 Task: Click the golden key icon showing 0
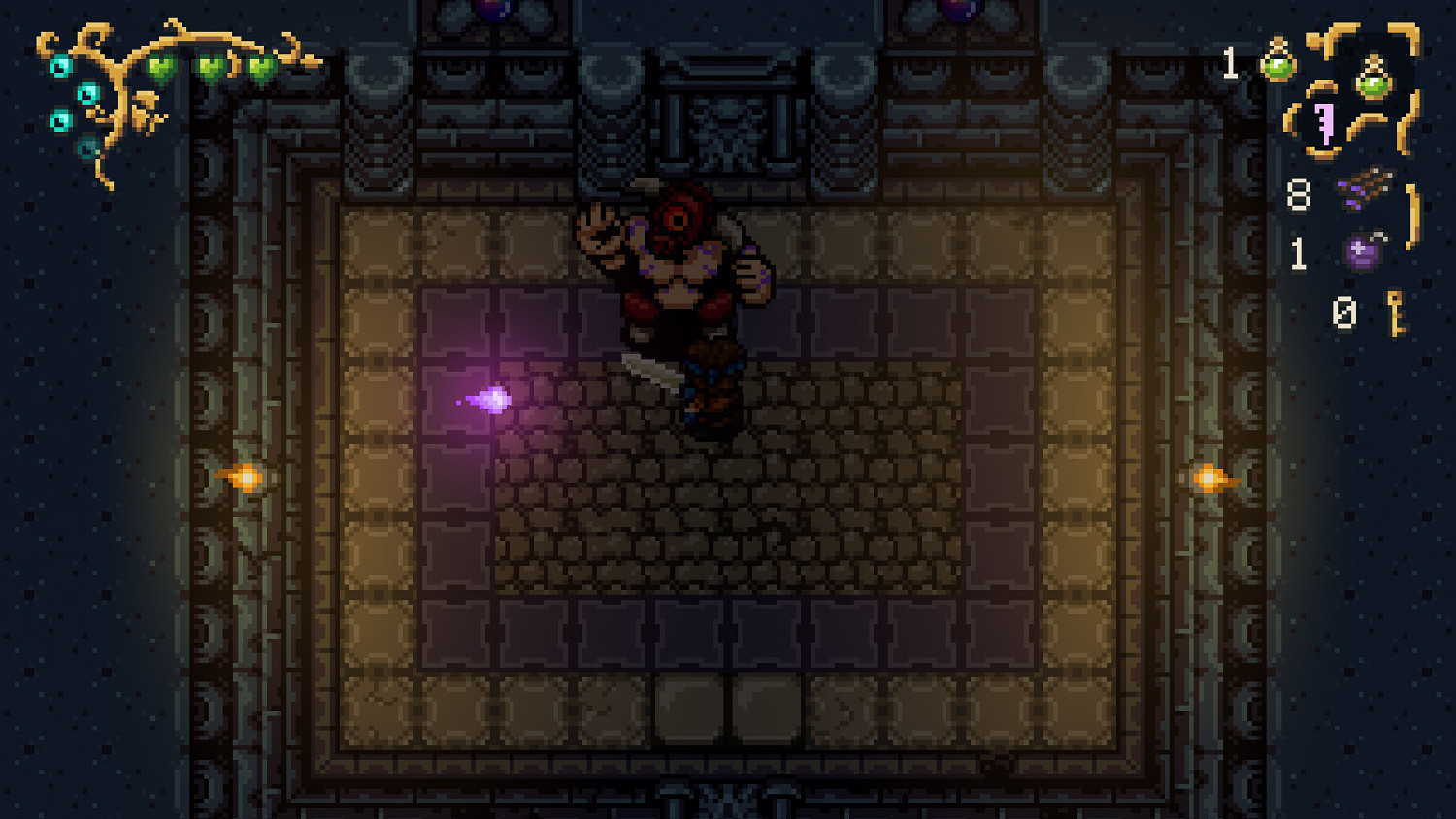[x=1396, y=311]
